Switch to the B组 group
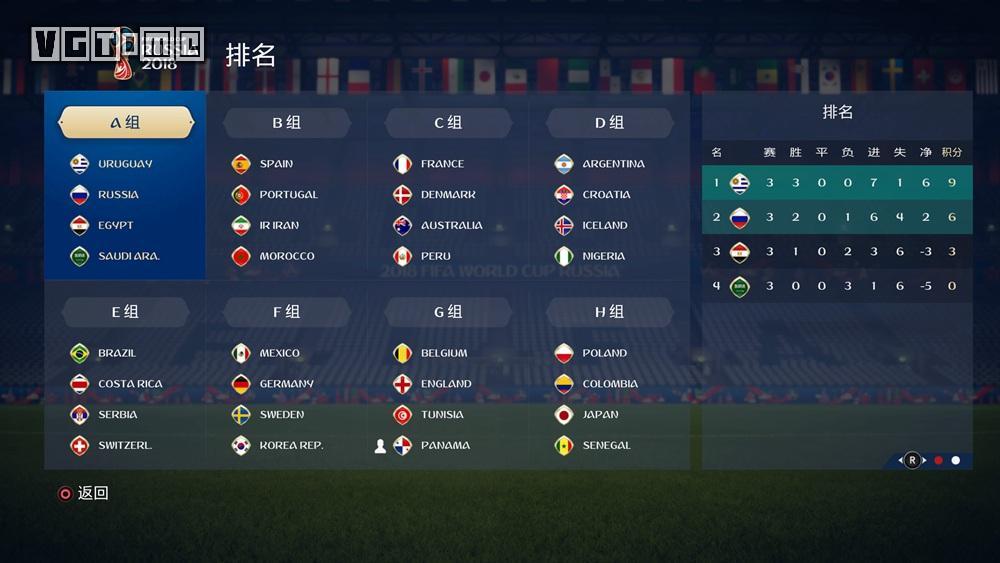 point(286,123)
